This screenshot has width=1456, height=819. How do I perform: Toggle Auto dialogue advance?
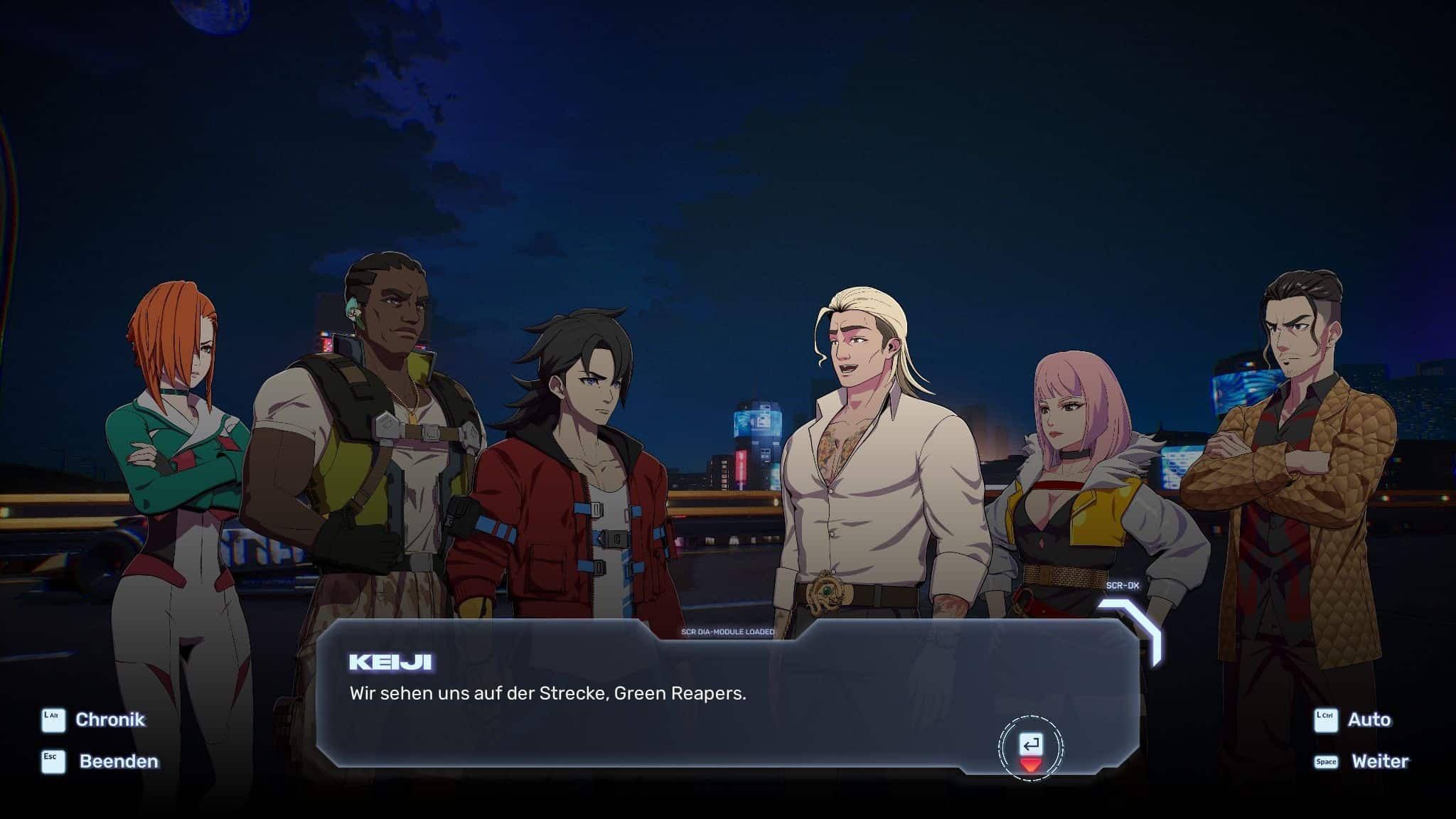[1369, 719]
